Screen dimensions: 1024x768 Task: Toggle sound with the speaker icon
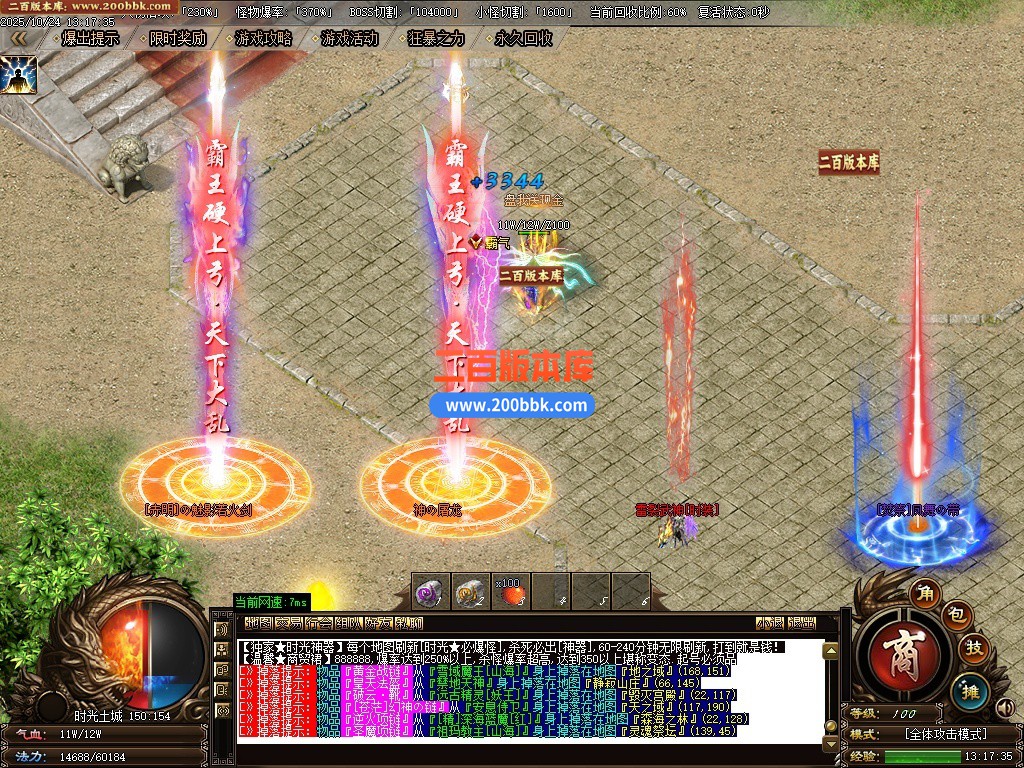1003,709
